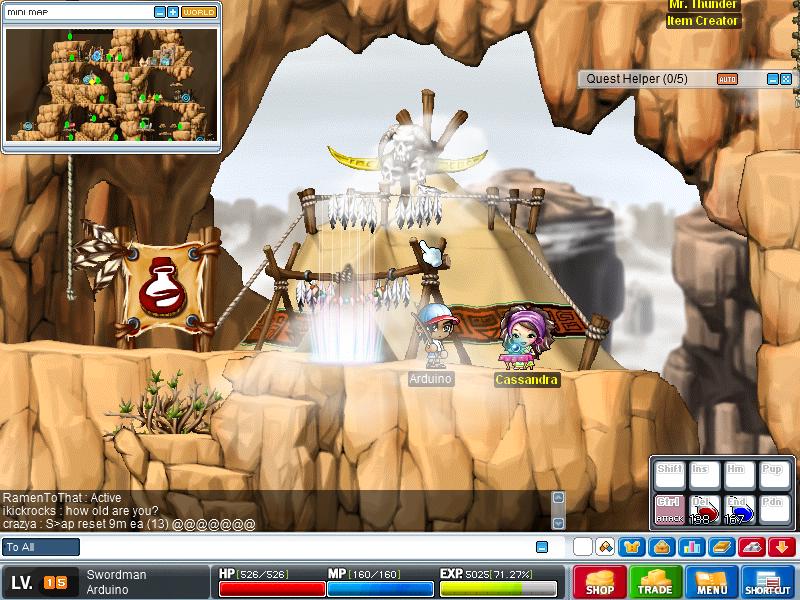Open the World map from minimap
The width and height of the screenshot is (800, 600).
(x=198, y=12)
